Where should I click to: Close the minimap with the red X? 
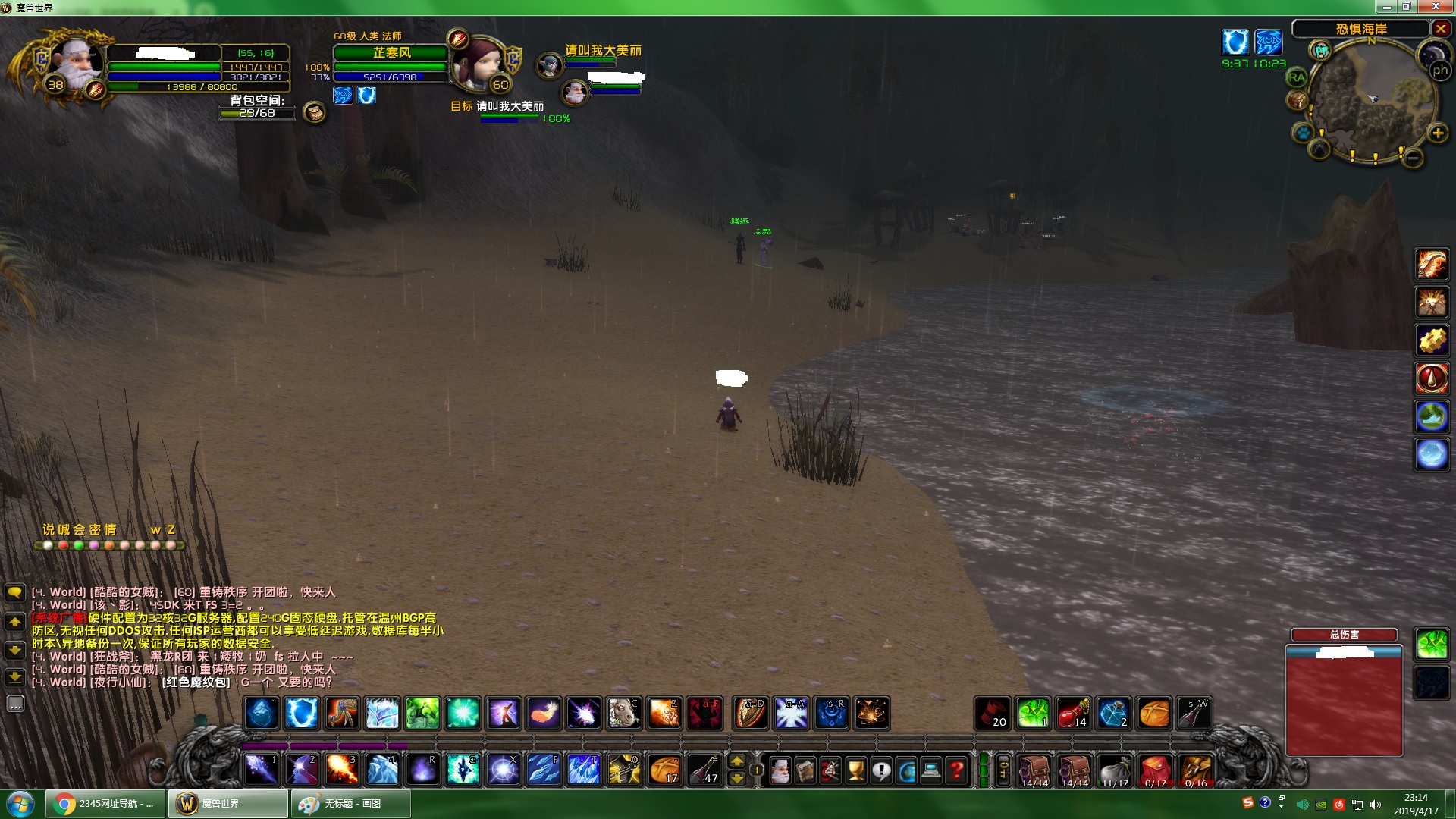[x=1440, y=29]
